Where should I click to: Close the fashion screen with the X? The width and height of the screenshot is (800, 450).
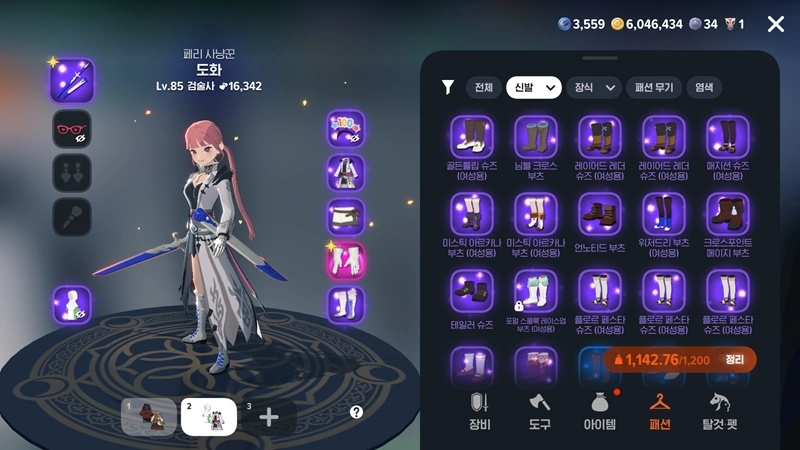775,24
